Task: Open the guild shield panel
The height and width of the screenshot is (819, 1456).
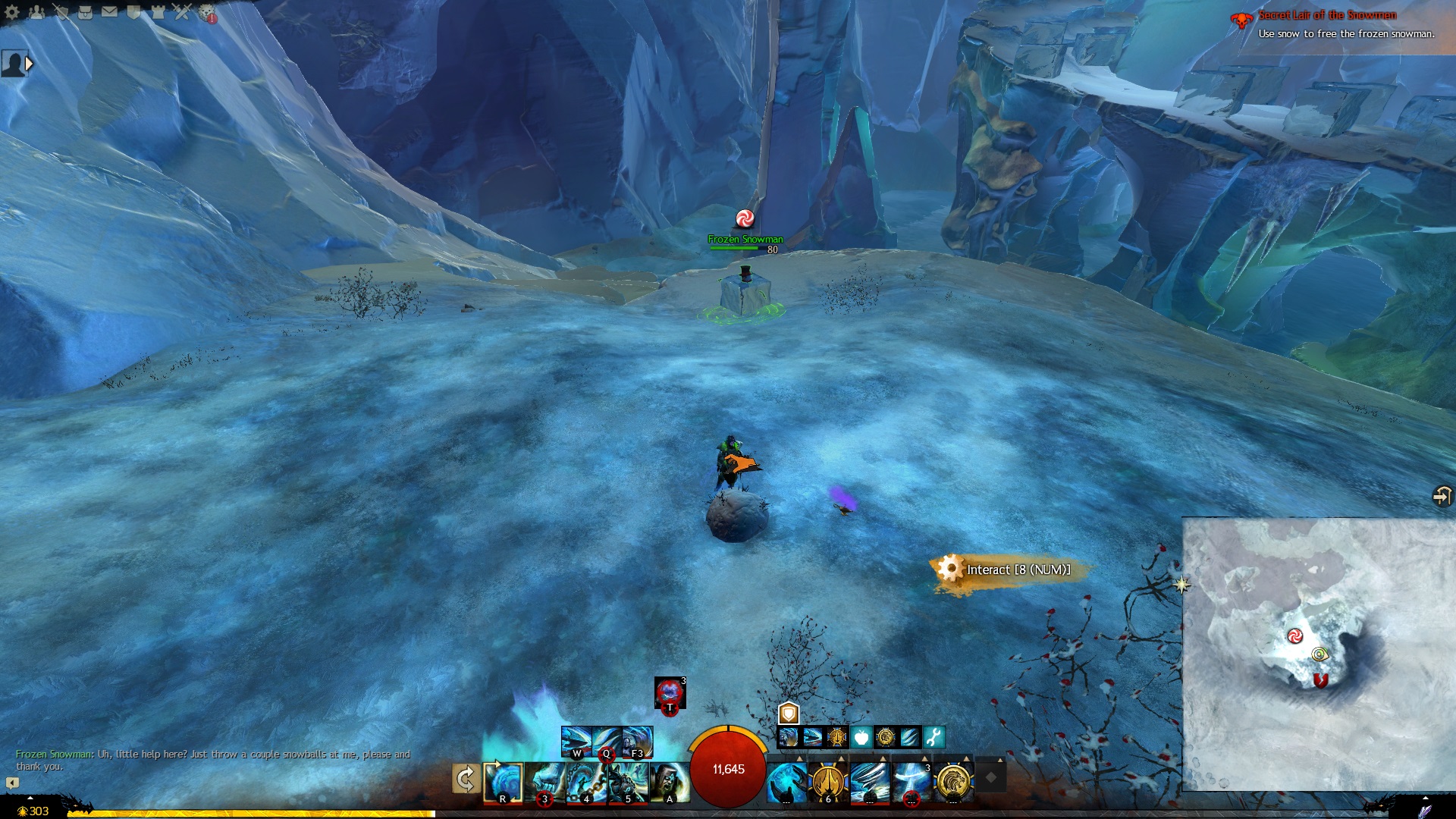Action: [133, 11]
